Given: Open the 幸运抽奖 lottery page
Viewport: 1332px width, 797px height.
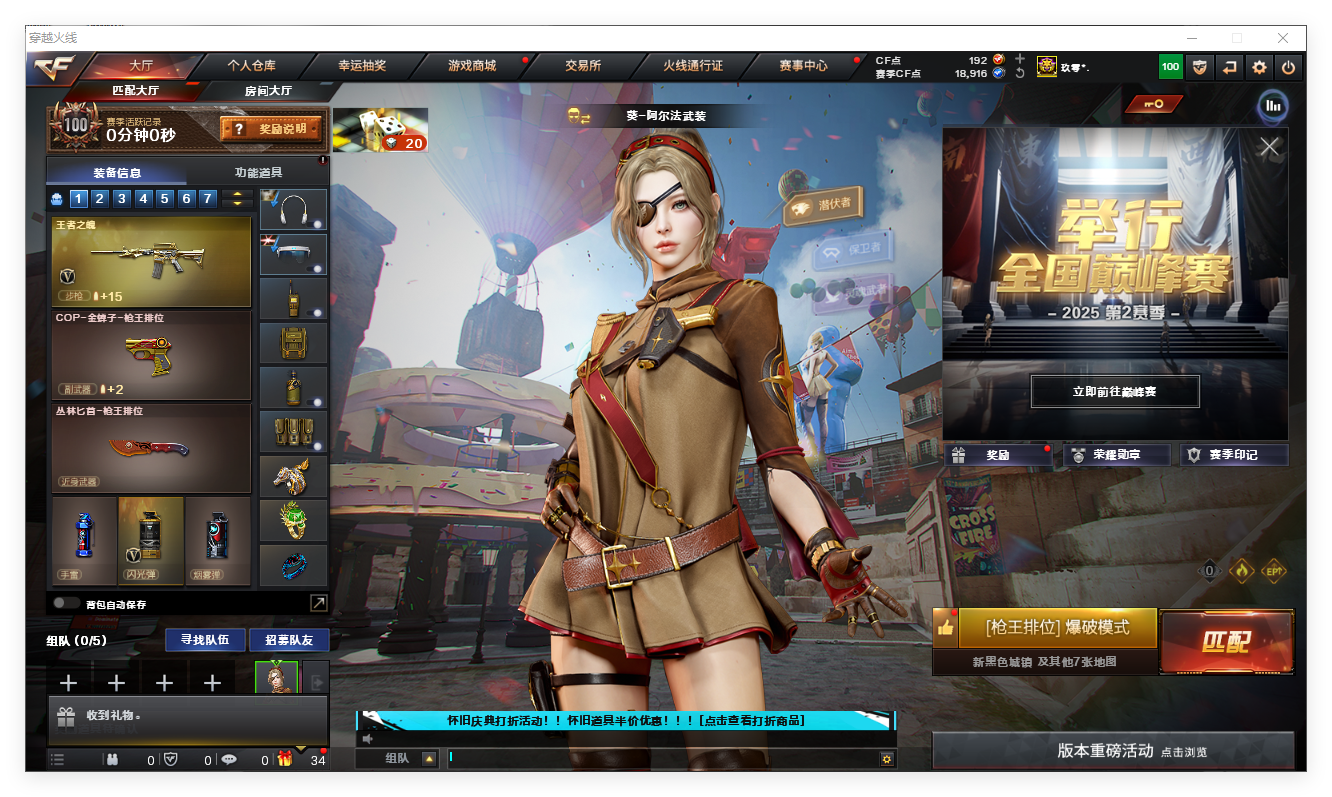Looking at the screenshot, I should click(362, 66).
